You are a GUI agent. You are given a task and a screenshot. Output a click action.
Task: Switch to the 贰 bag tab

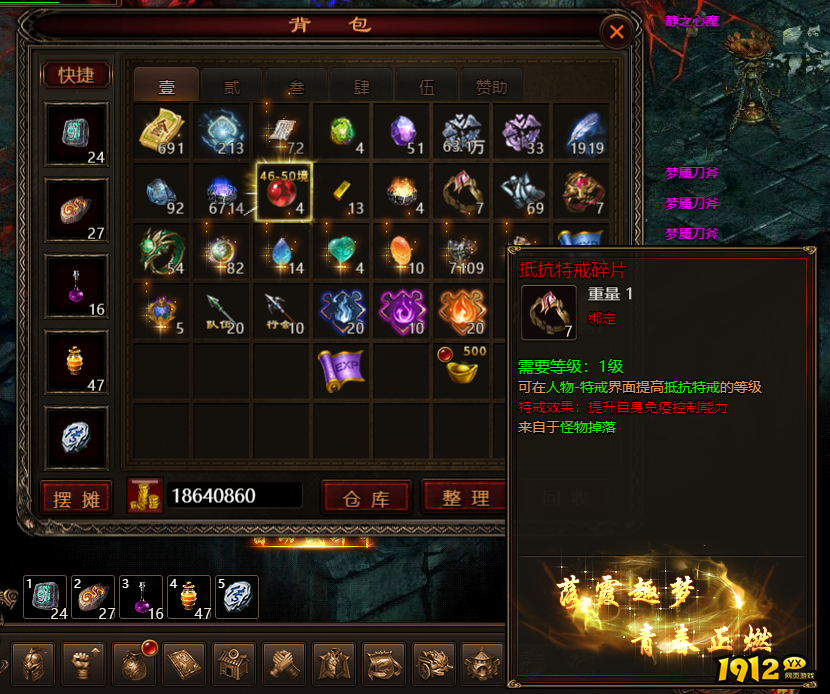[x=232, y=86]
